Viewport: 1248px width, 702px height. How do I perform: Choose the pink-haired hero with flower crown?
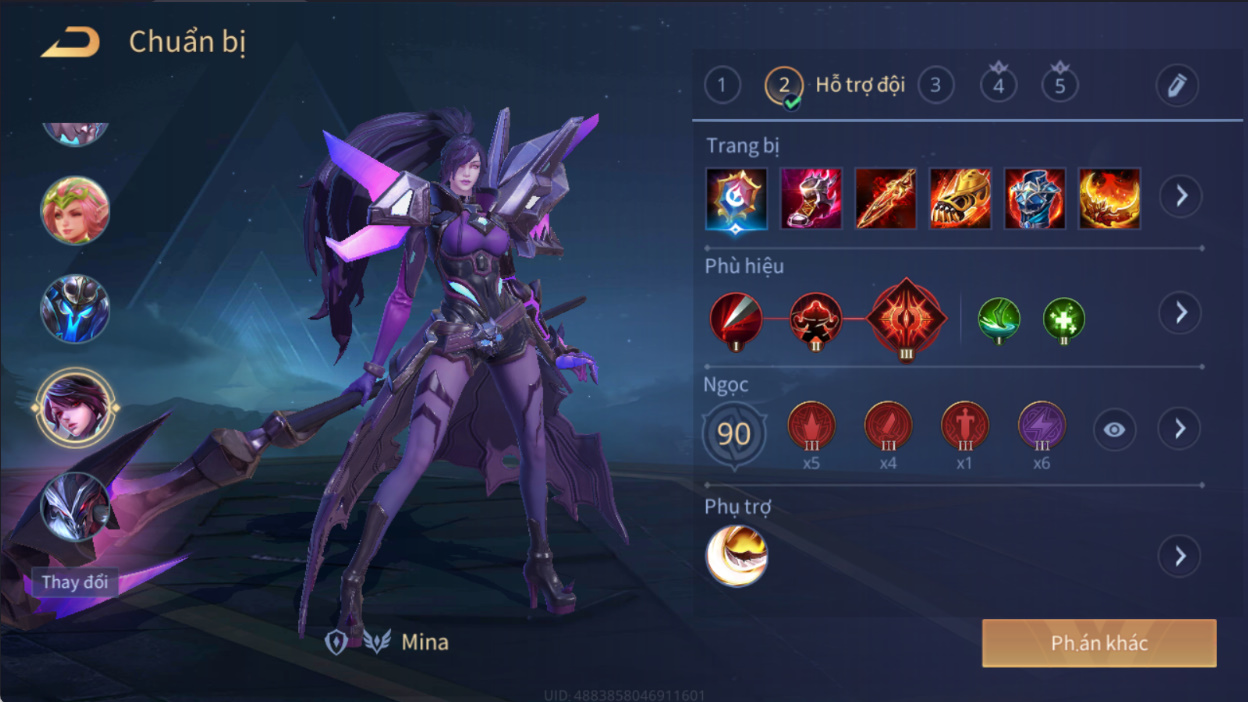(75, 211)
